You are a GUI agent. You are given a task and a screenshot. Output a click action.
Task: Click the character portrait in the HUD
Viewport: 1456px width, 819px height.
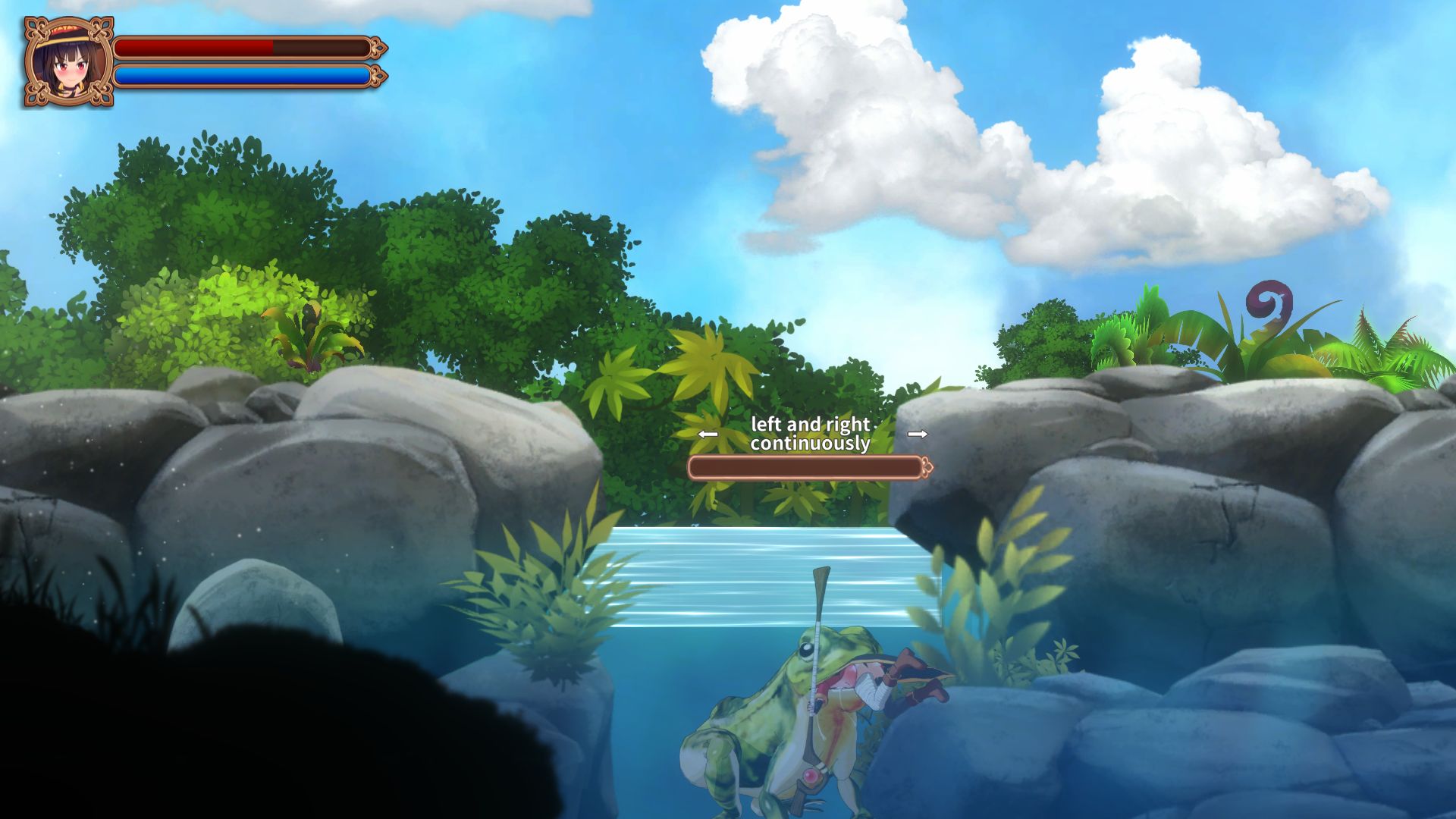point(67,62)
